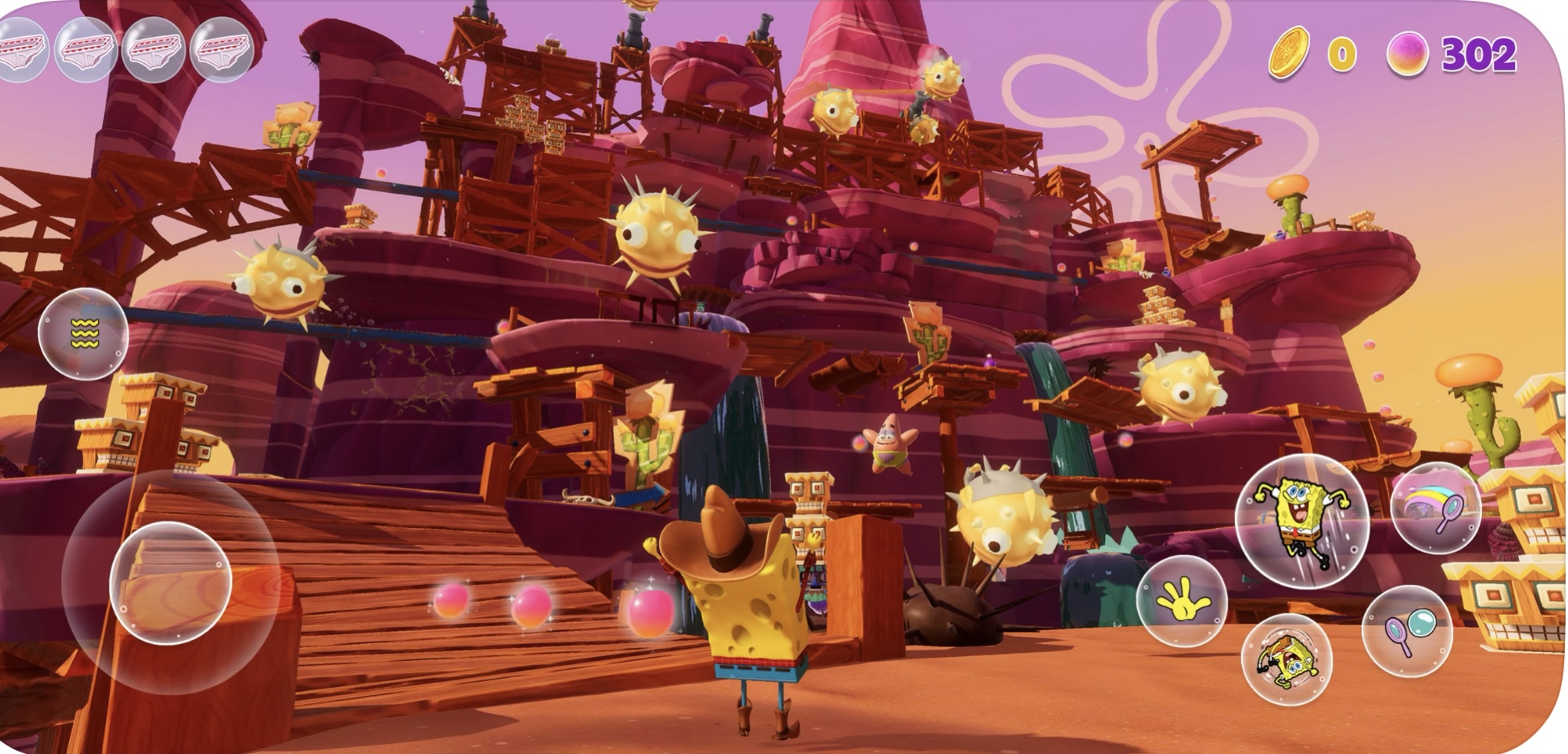Tap the virtual joystick thumb bubble
The image size is (1568, 754).
point(171,582)
